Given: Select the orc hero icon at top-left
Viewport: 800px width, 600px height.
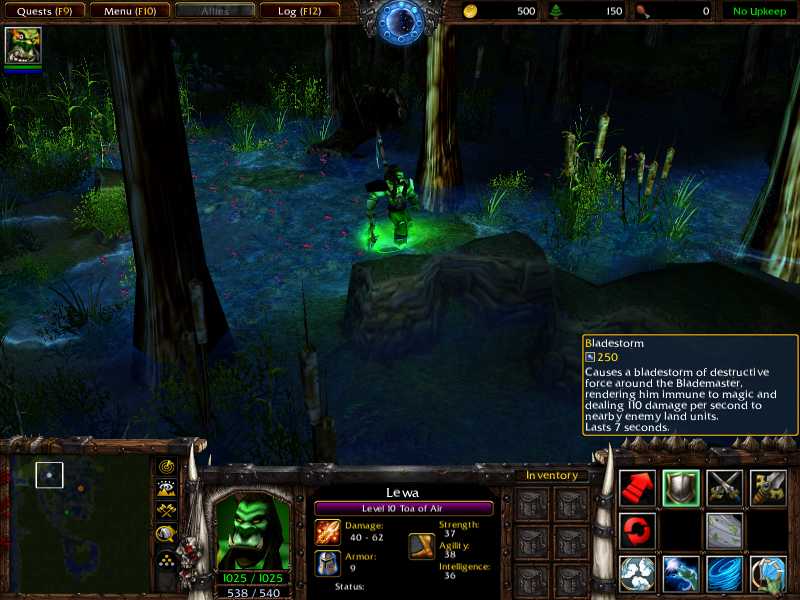Looking at the screenshot, I should (23, 45).
